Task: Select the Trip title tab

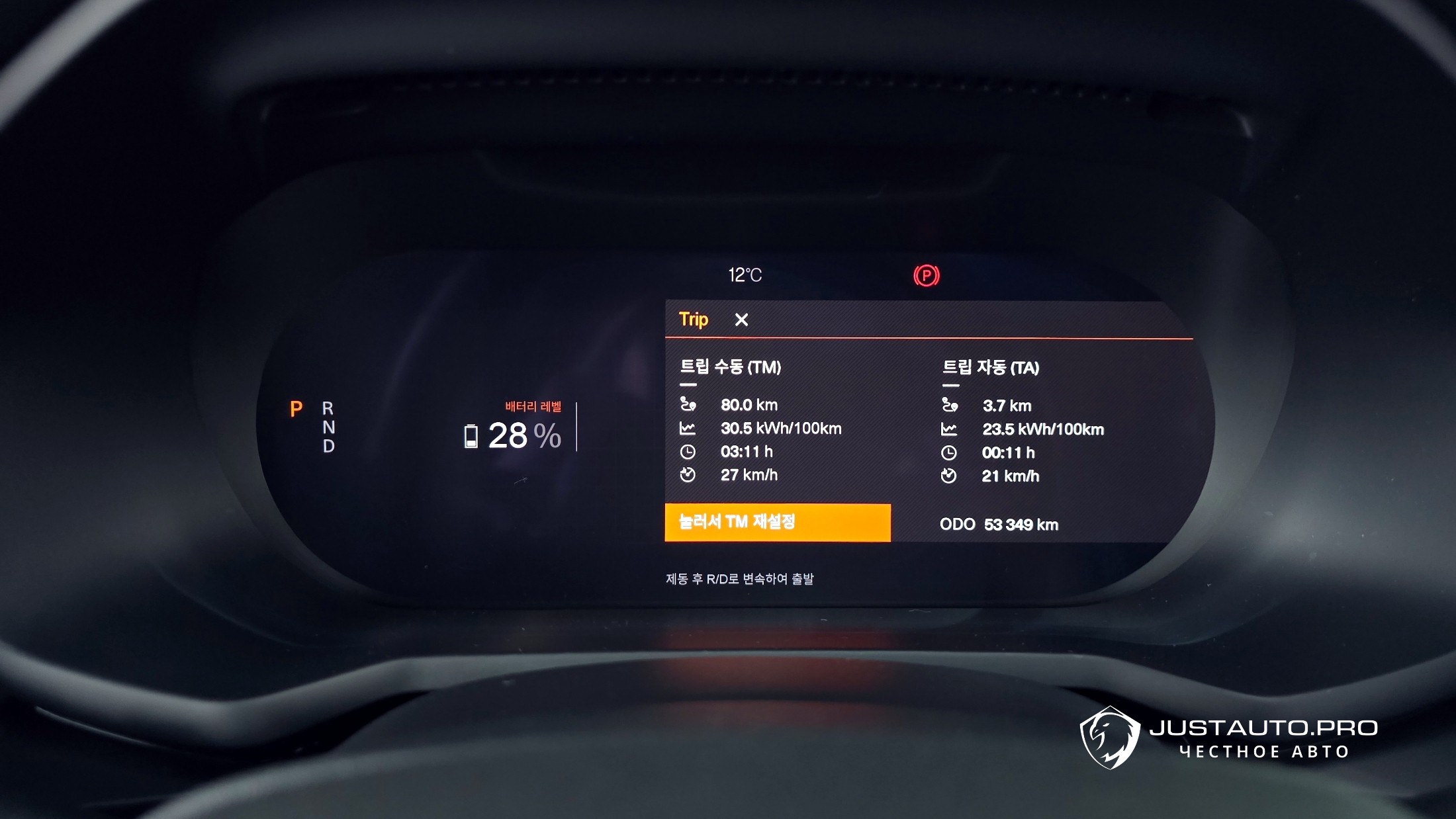Action: pyautogui.click(x=693, y=320)
